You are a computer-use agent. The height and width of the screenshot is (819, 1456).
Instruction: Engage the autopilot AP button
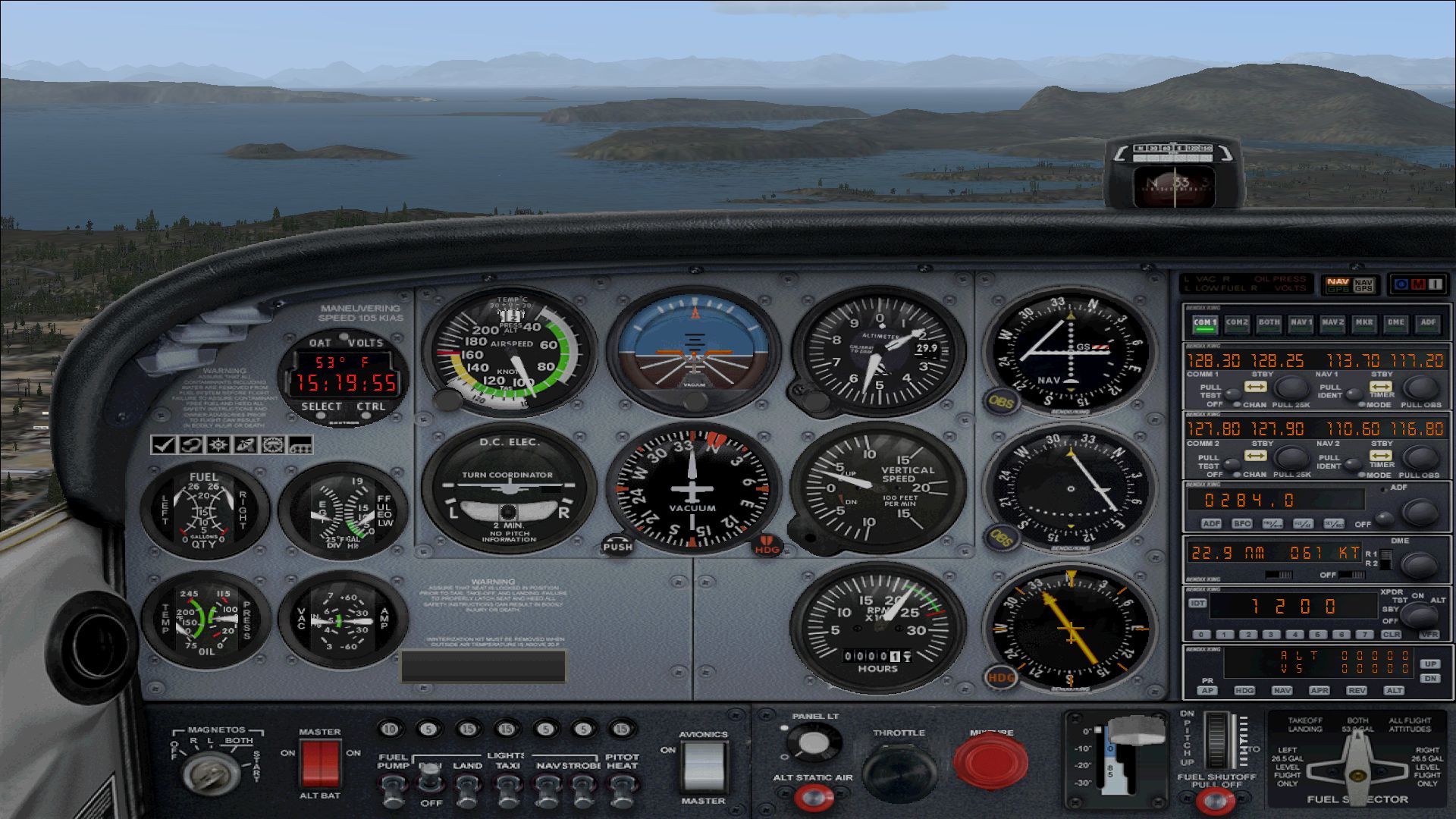1207,690
